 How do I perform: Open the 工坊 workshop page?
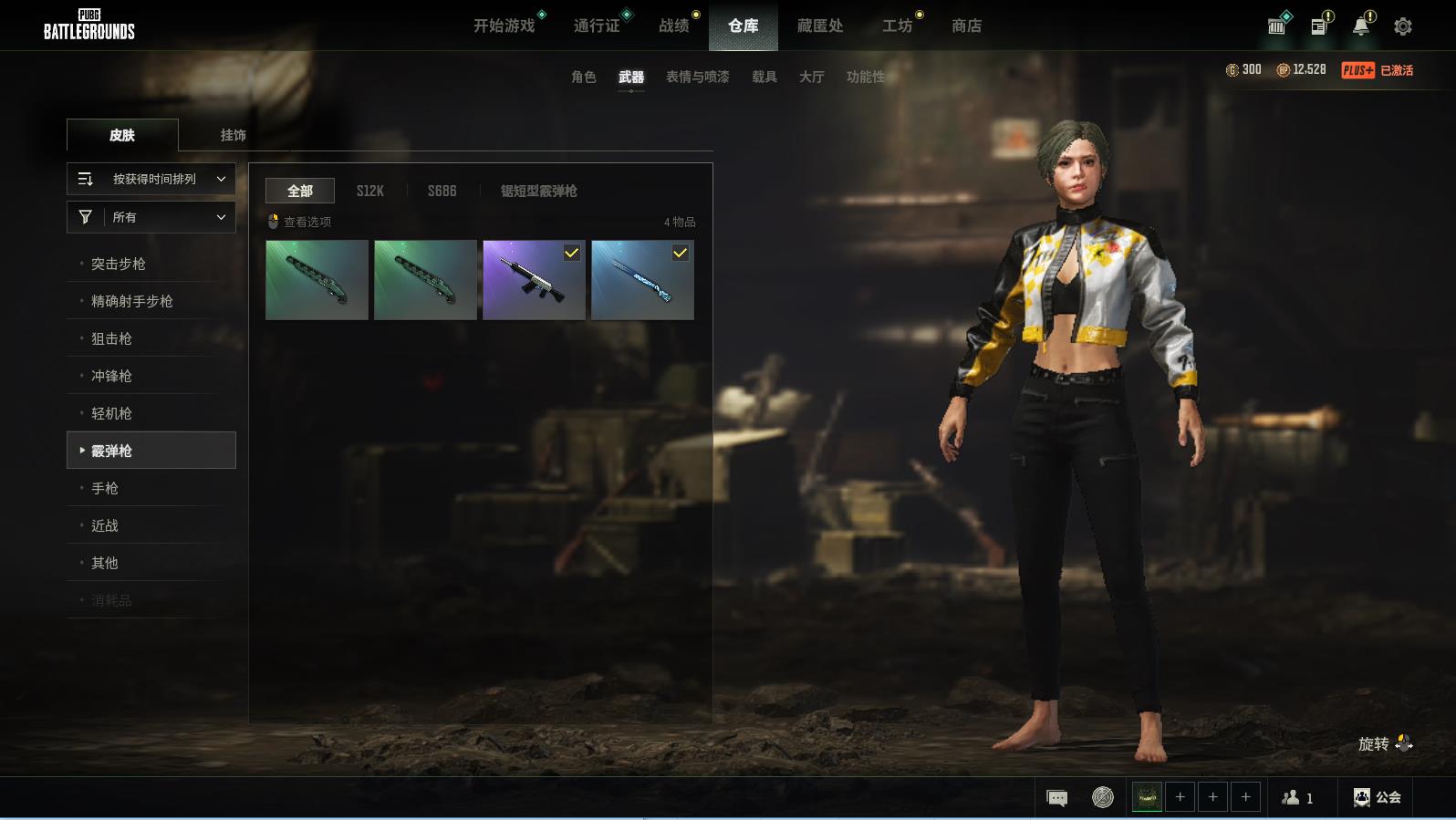click(897, 26)
